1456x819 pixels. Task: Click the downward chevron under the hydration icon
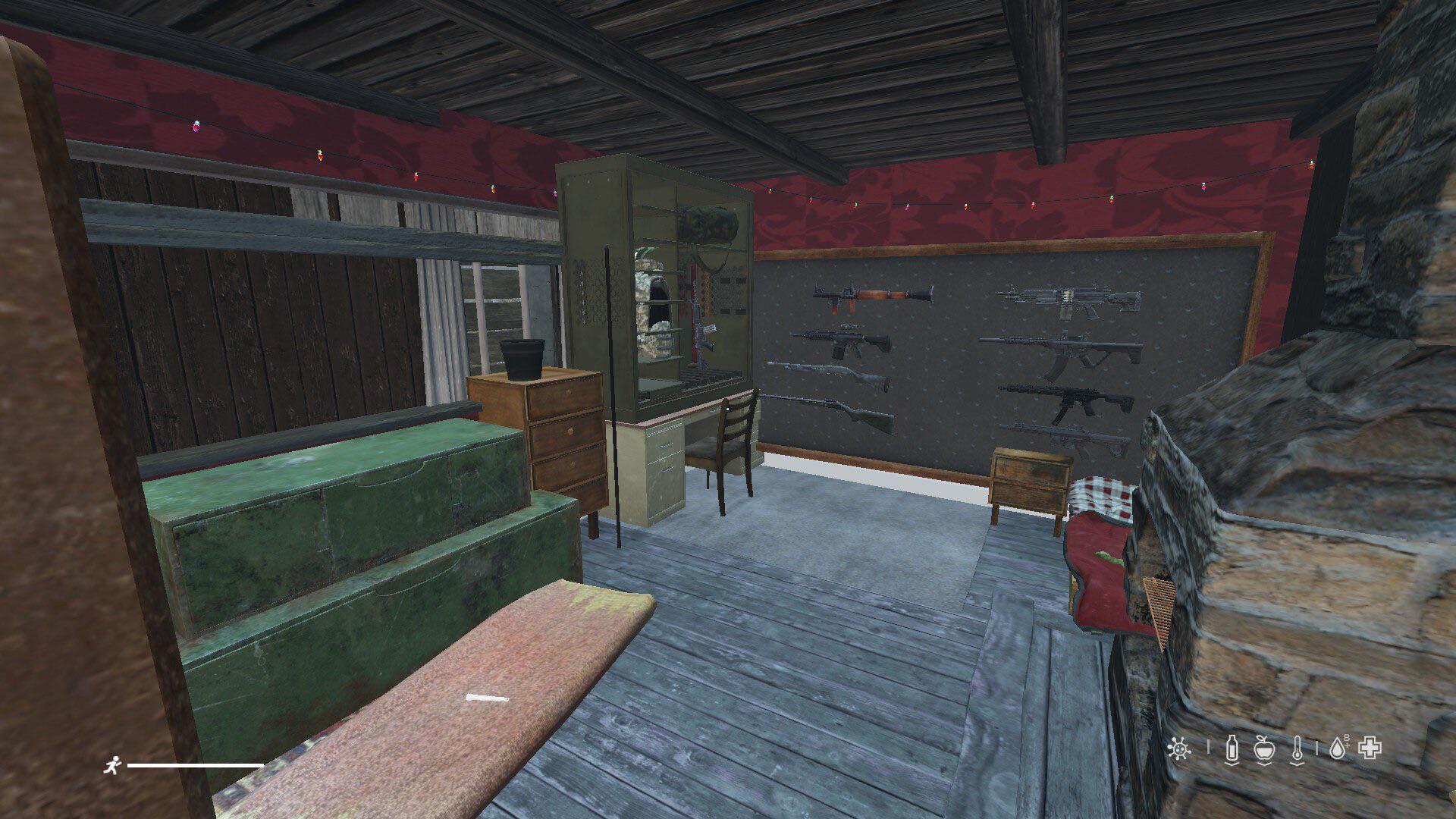(x=1232, y=764)
